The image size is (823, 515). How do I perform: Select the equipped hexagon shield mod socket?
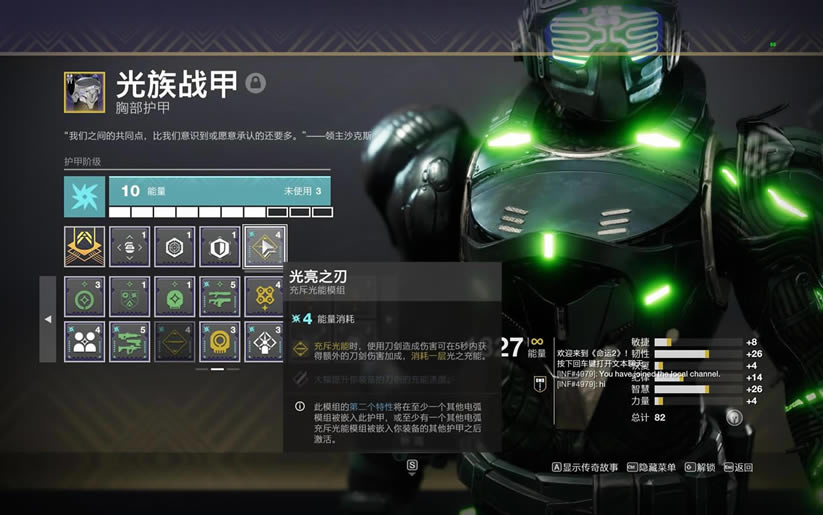(220, 246)
